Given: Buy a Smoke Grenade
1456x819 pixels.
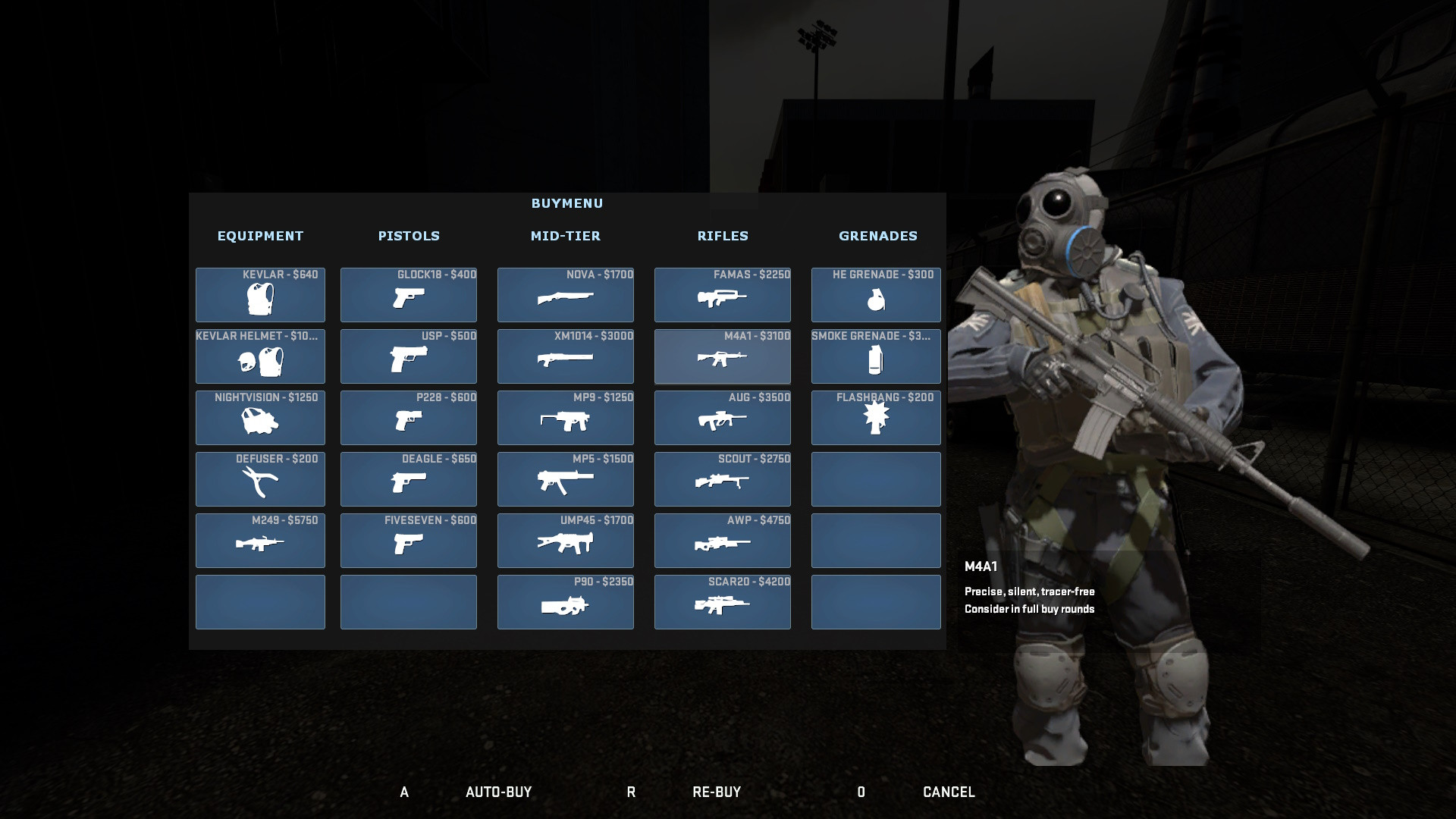Looking at the screenshot, I should click(x=876, y=356).
